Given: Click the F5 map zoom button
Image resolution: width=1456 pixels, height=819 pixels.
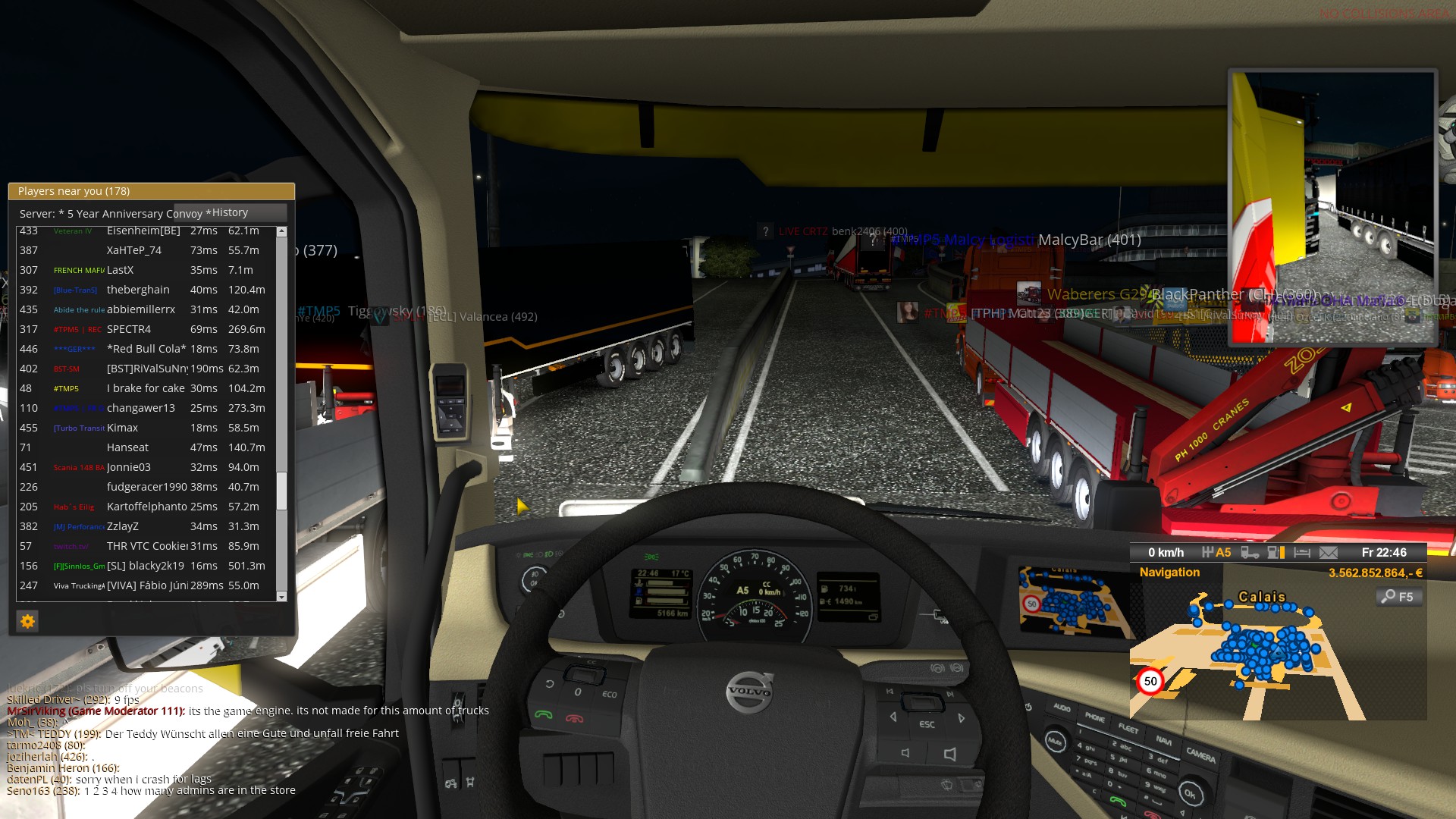Looking at the screenshot, I should [x=1398, y=597].
